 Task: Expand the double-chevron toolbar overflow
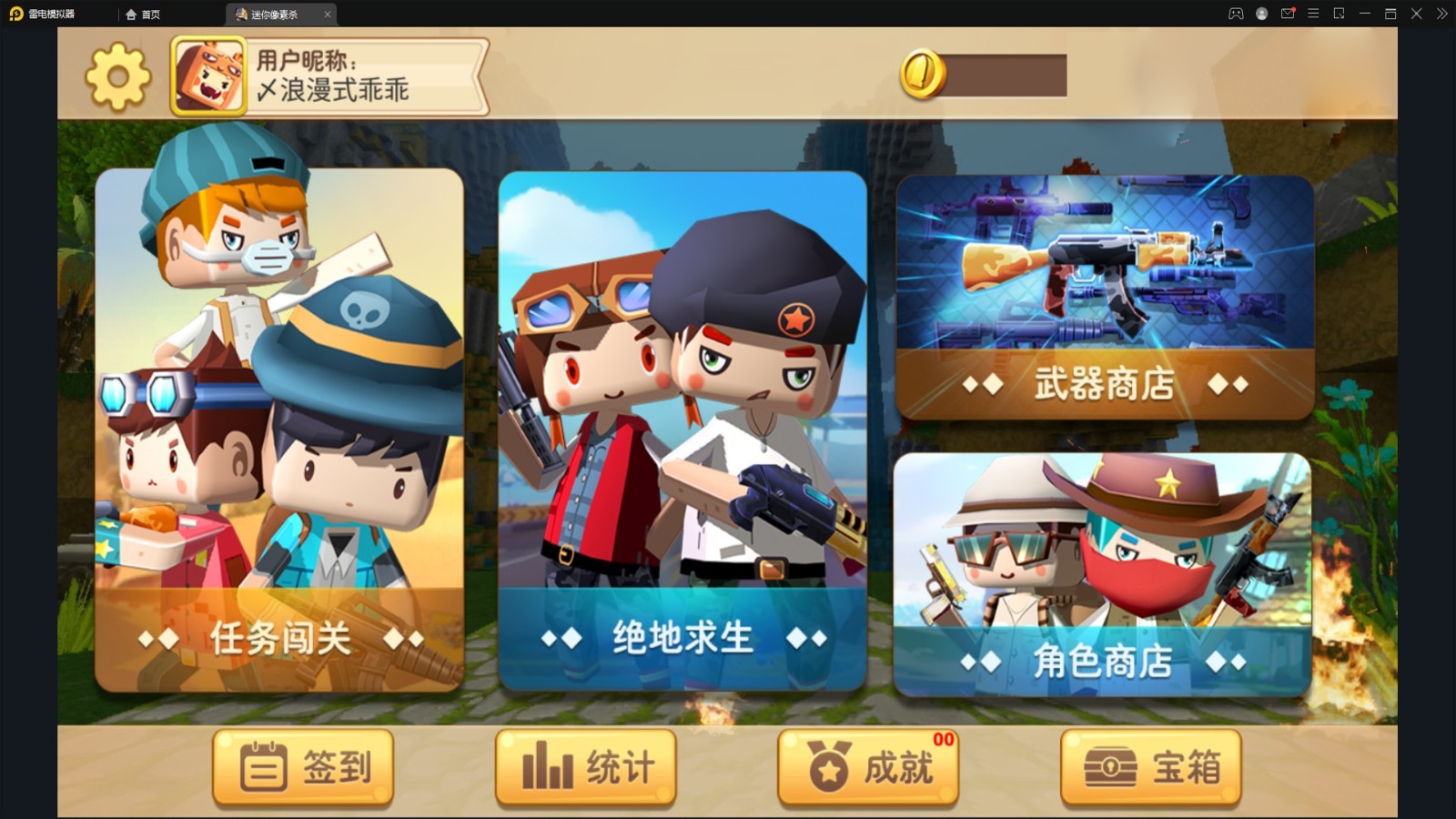[1443, 14]
